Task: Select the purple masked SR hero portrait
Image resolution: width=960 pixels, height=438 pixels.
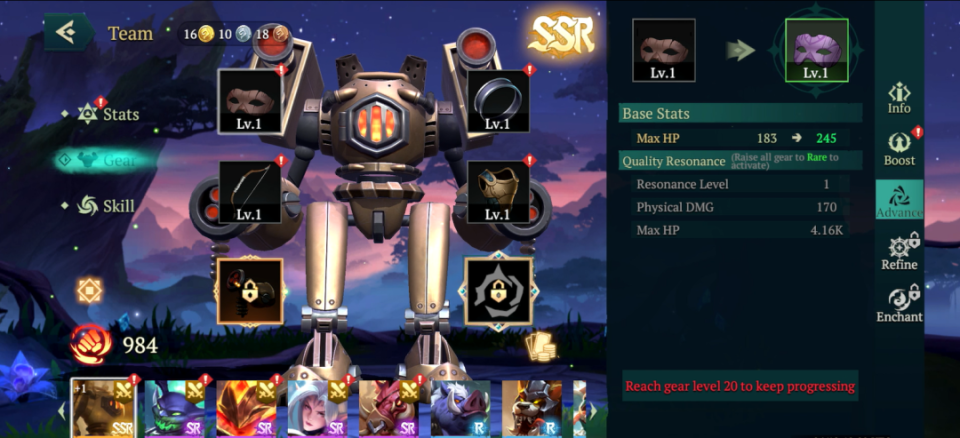Action: 174,407
